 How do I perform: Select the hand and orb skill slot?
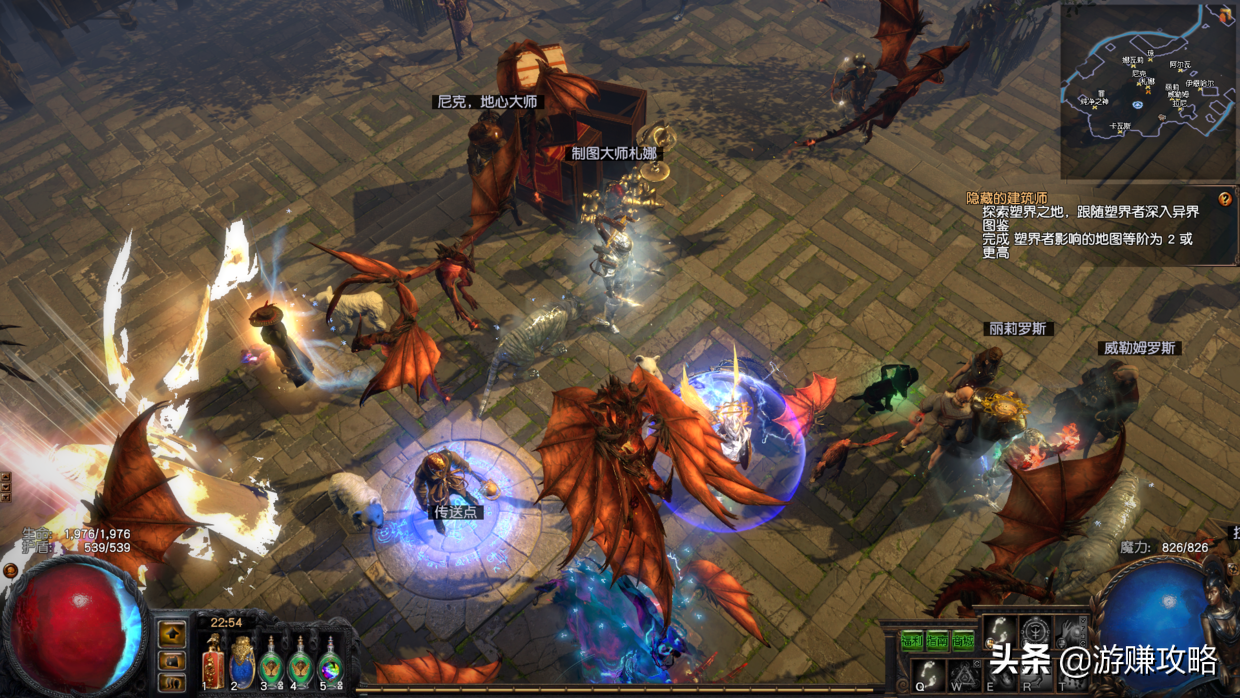(1070, 633)
